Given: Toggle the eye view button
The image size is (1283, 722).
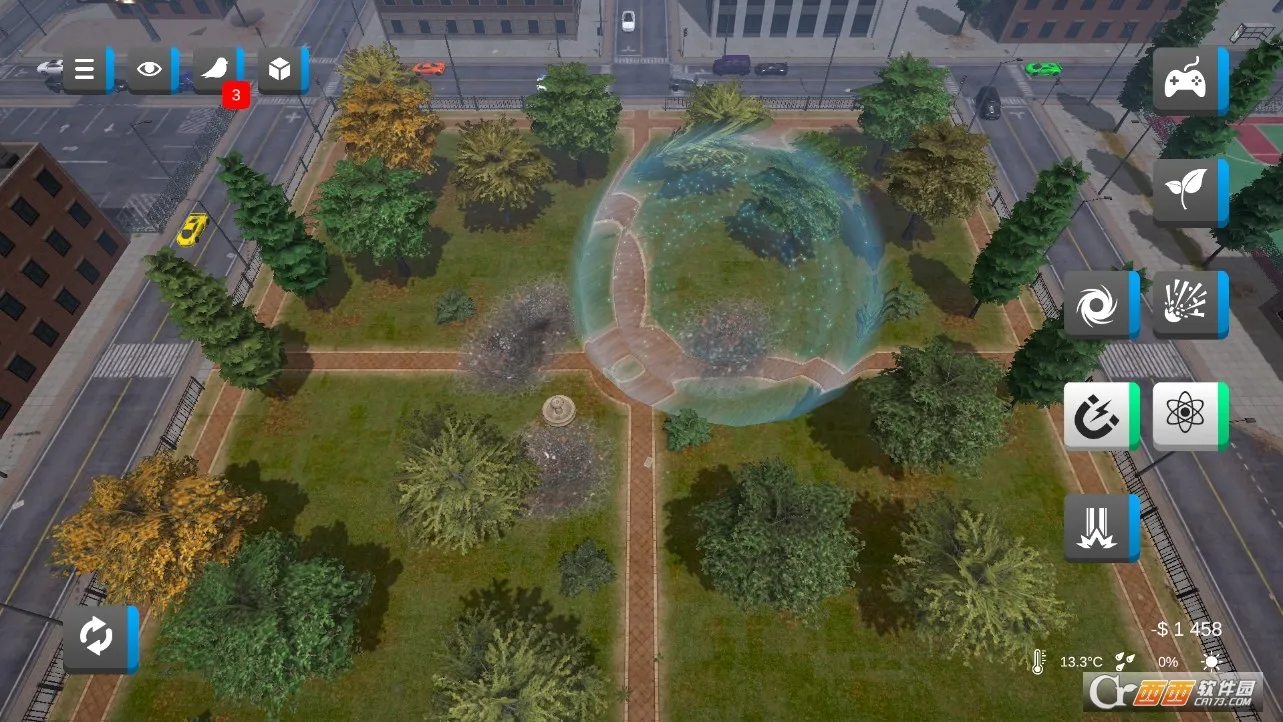Looking at the screenshot, I should click(151, 70).
